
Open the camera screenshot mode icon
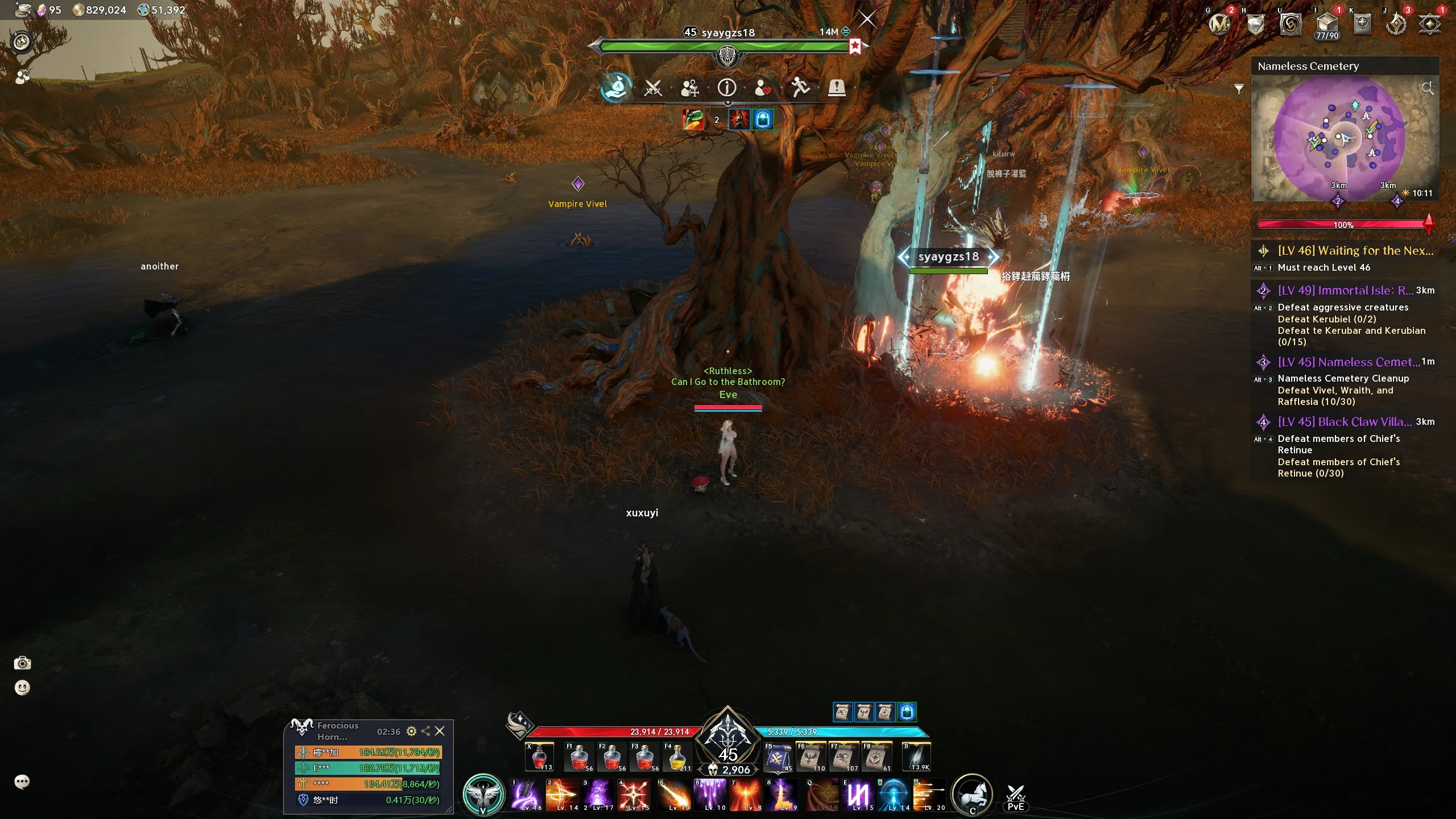(x=22, y=663)
